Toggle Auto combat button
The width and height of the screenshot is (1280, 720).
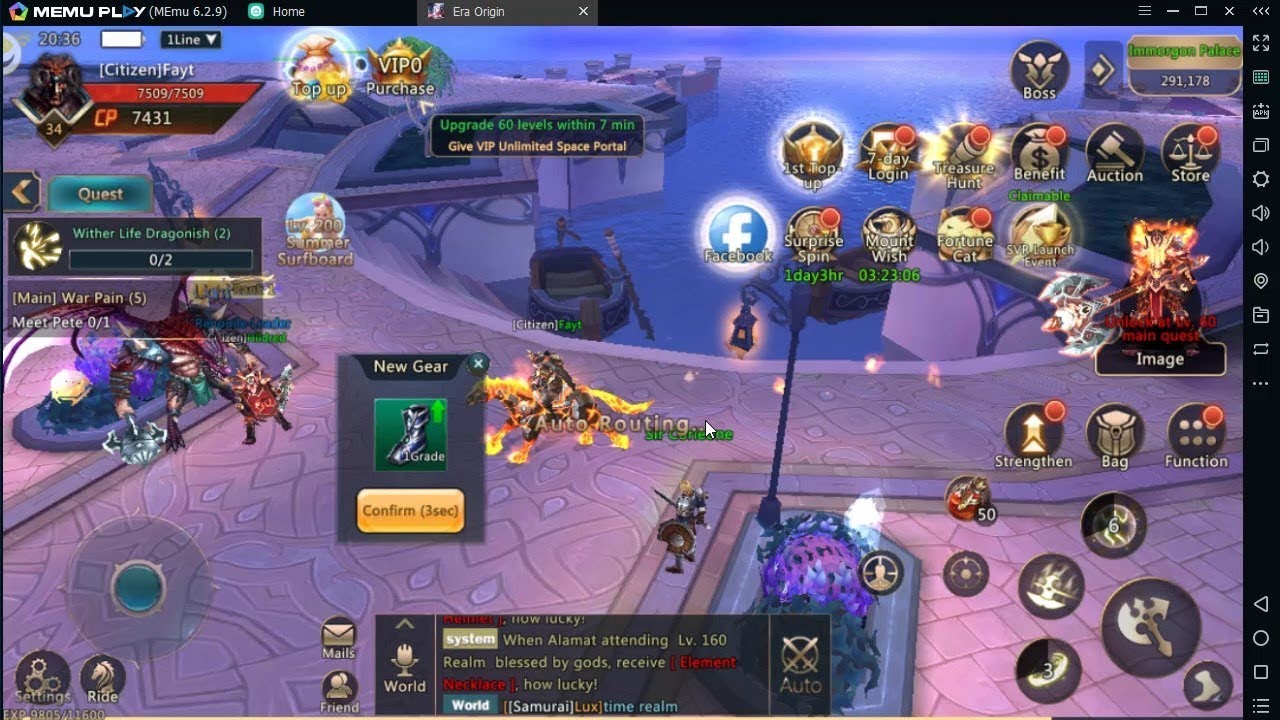coord(800,664)
